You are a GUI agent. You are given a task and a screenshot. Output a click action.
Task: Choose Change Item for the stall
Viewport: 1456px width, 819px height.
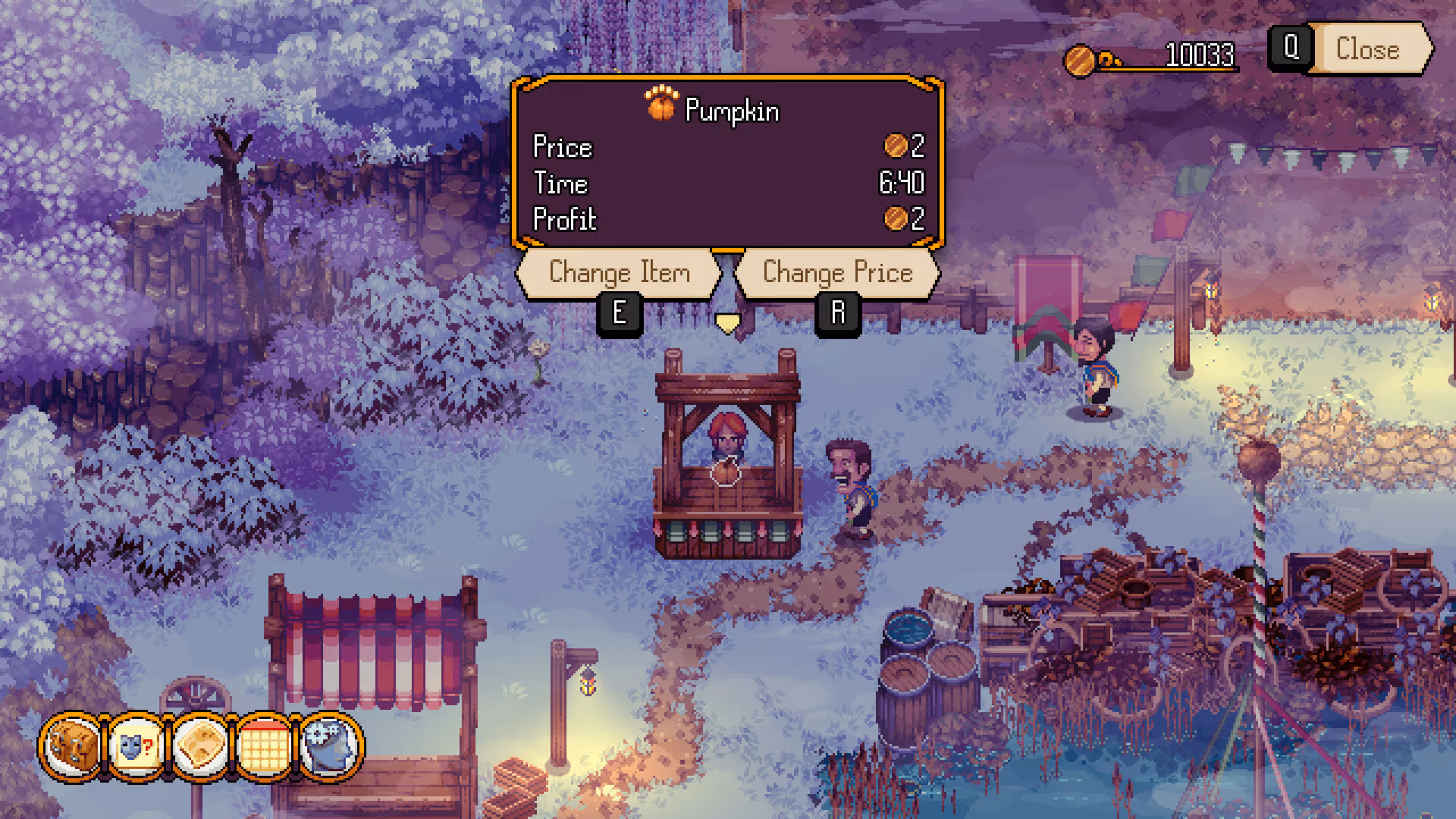pos(619,272)
